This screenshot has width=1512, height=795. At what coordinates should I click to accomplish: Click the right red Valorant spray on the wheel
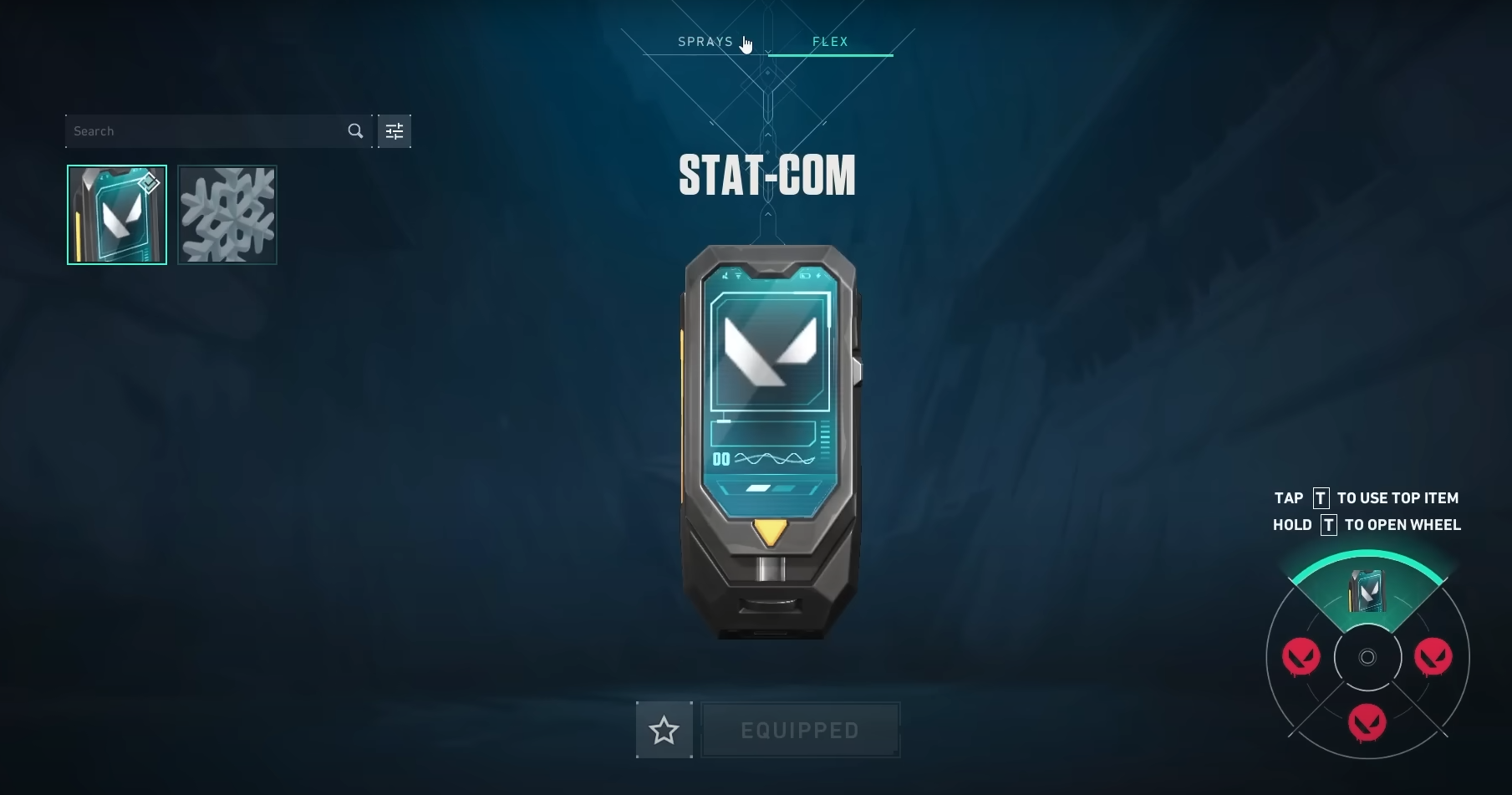(1432, 657)
